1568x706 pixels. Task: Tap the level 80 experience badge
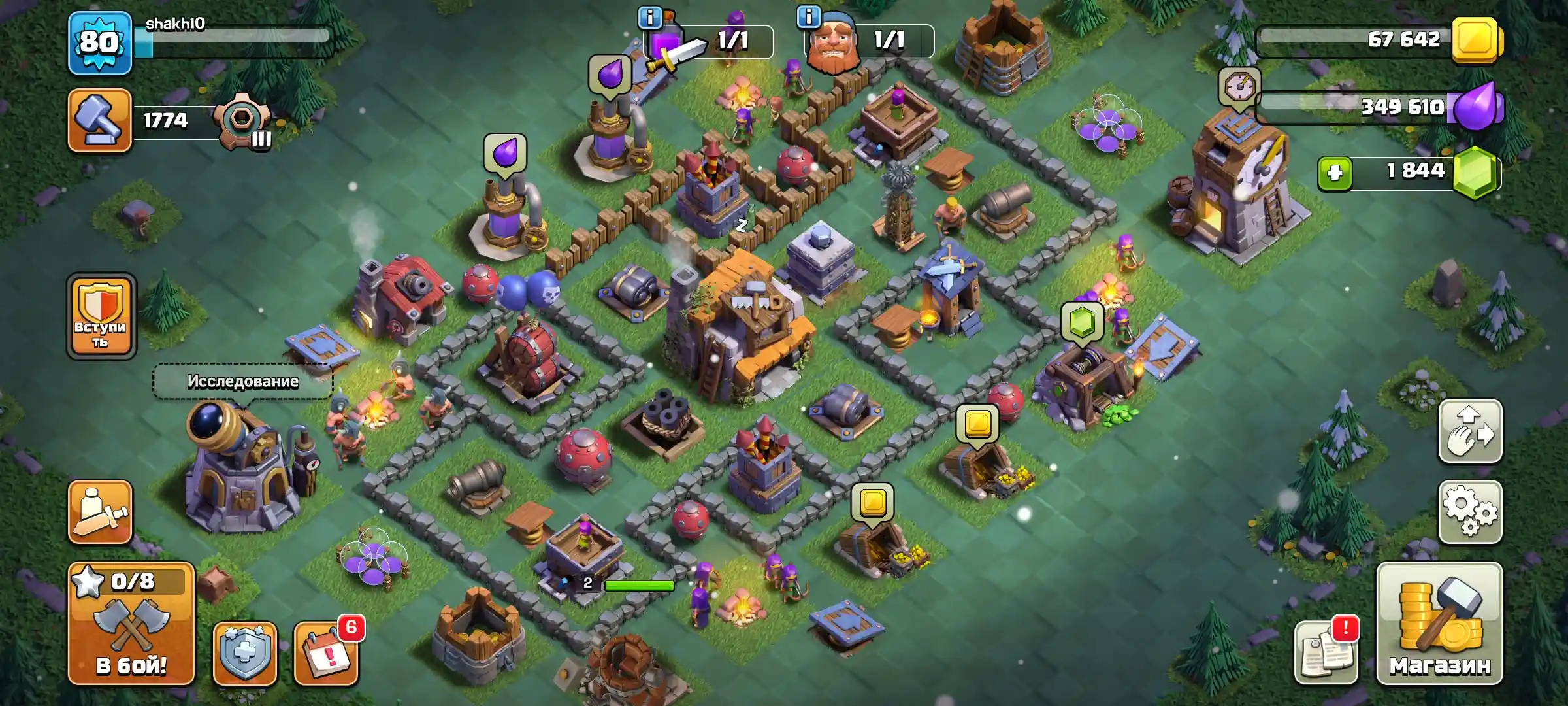pos(100,43)
